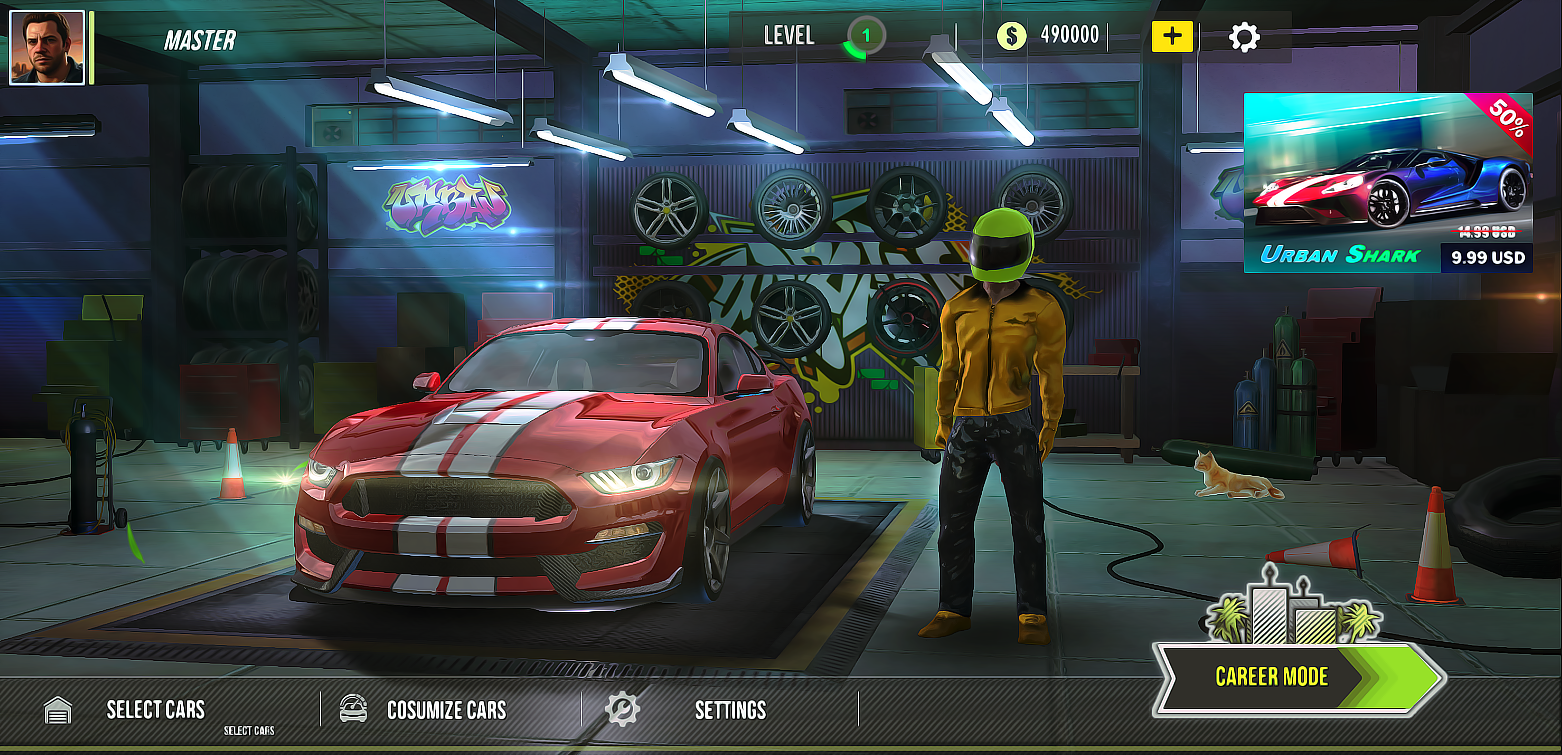Switch to the Cosumize Cars tab
The image size is (1562, 755).
coord(447,708)
